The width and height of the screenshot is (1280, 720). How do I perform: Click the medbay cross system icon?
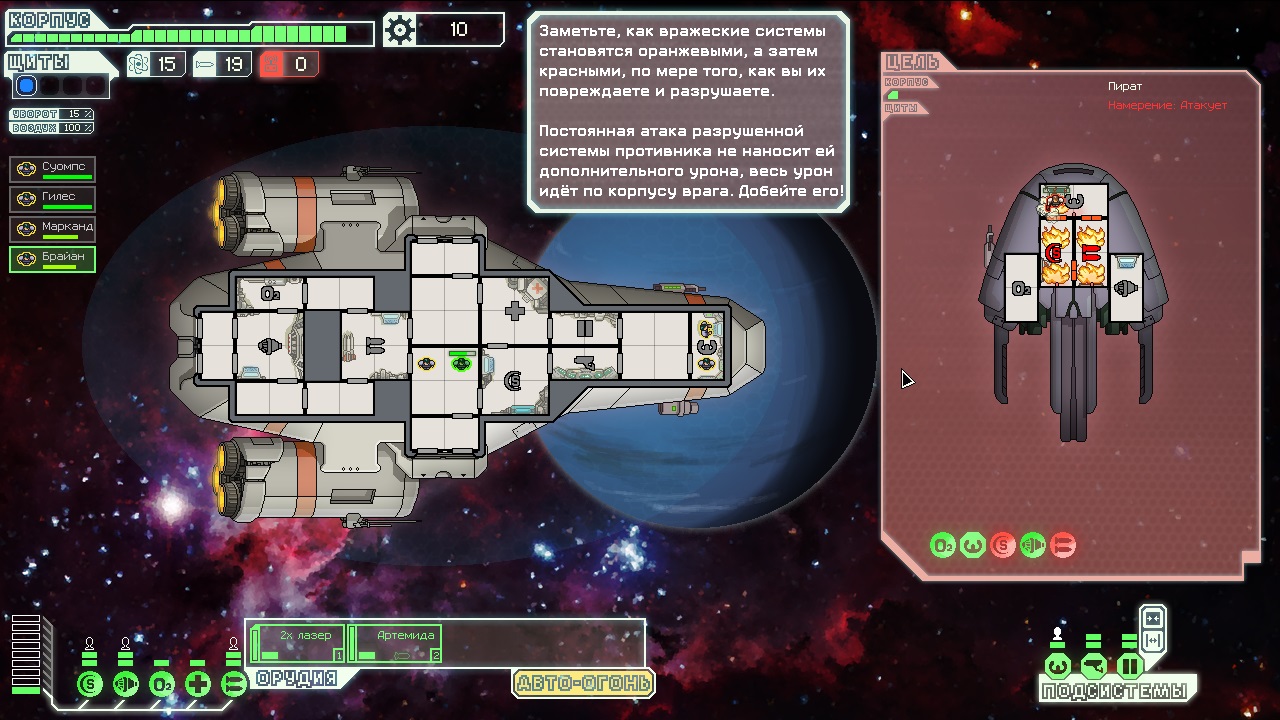198,685
